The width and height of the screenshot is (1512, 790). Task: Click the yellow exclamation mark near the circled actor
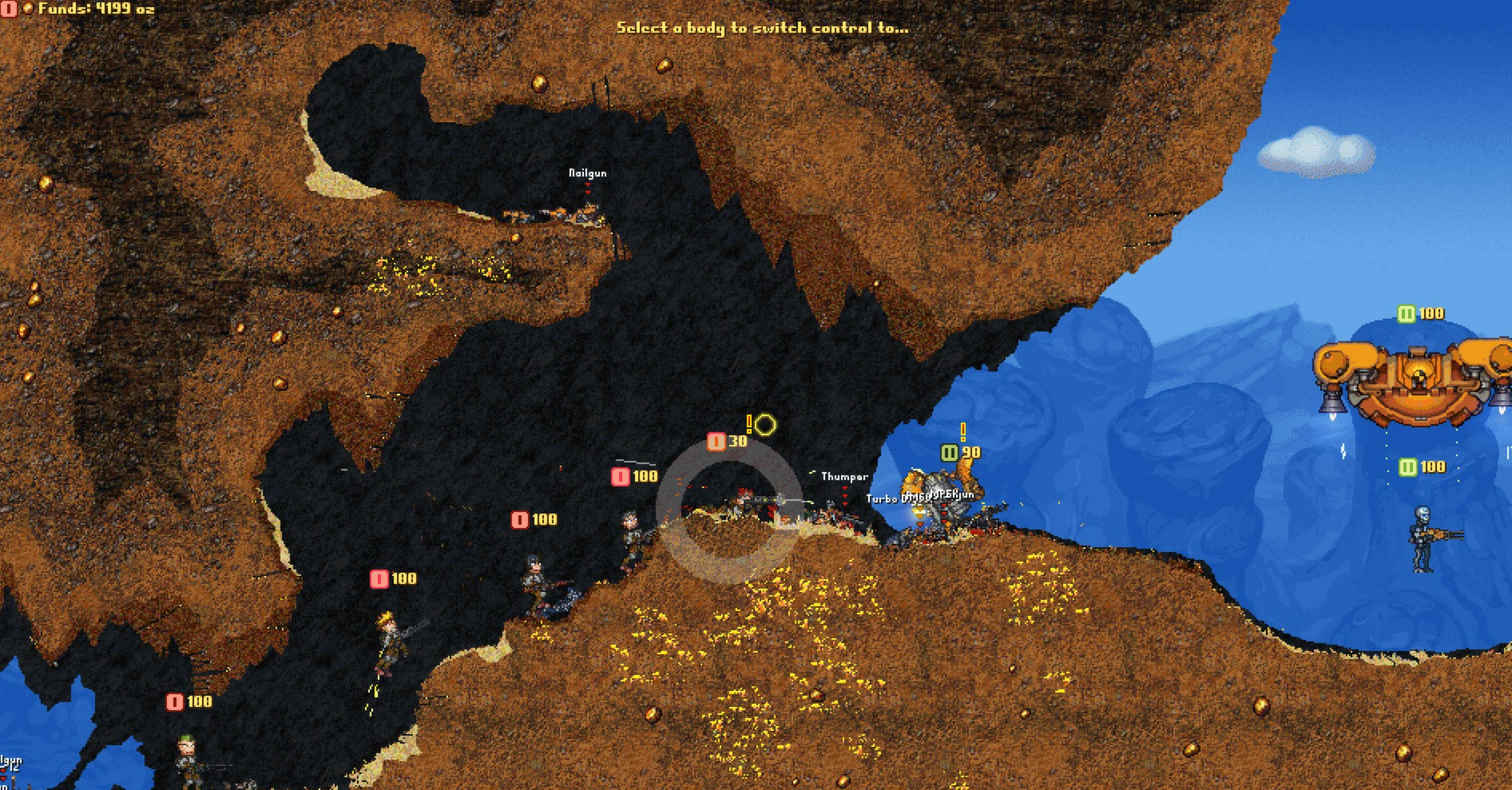[x=748, y=424]
